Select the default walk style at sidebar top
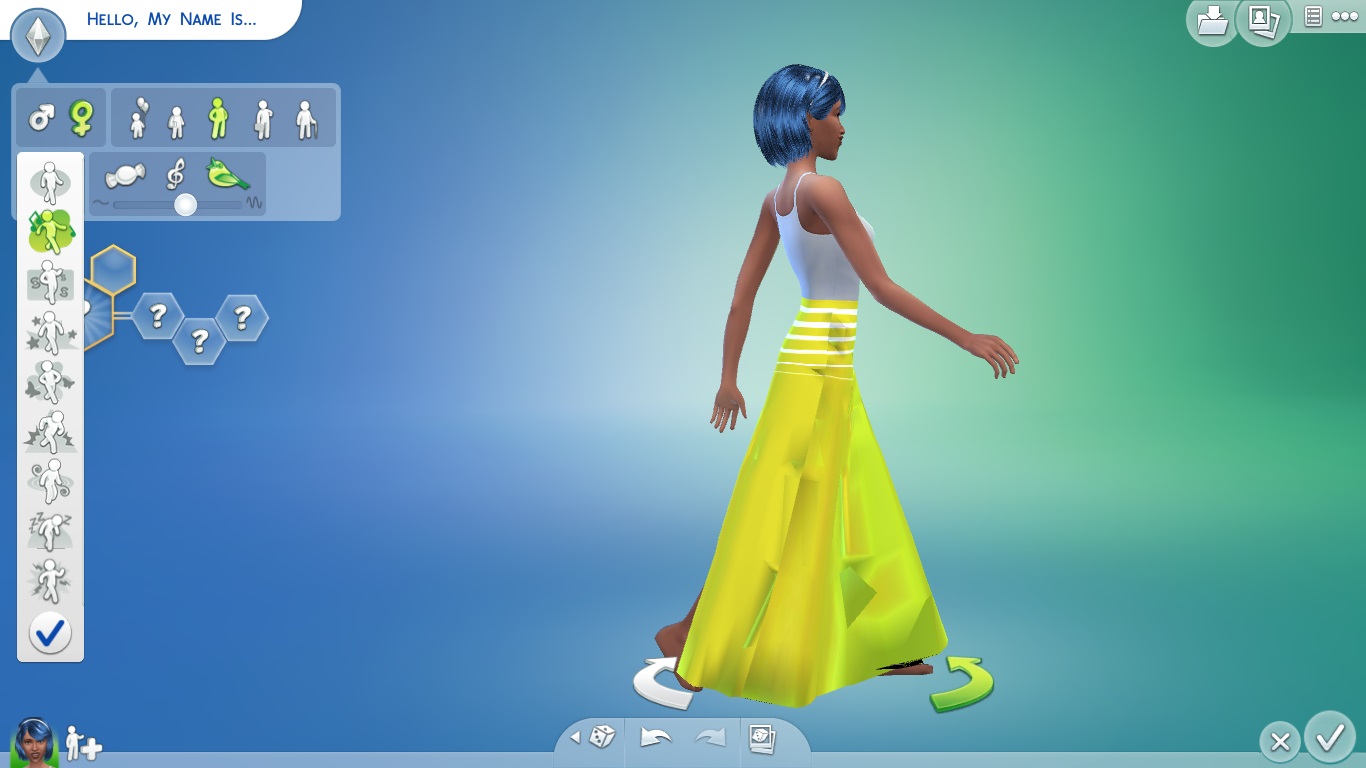1366x768 pixels. pyautogui.click(x=51, y=184)
